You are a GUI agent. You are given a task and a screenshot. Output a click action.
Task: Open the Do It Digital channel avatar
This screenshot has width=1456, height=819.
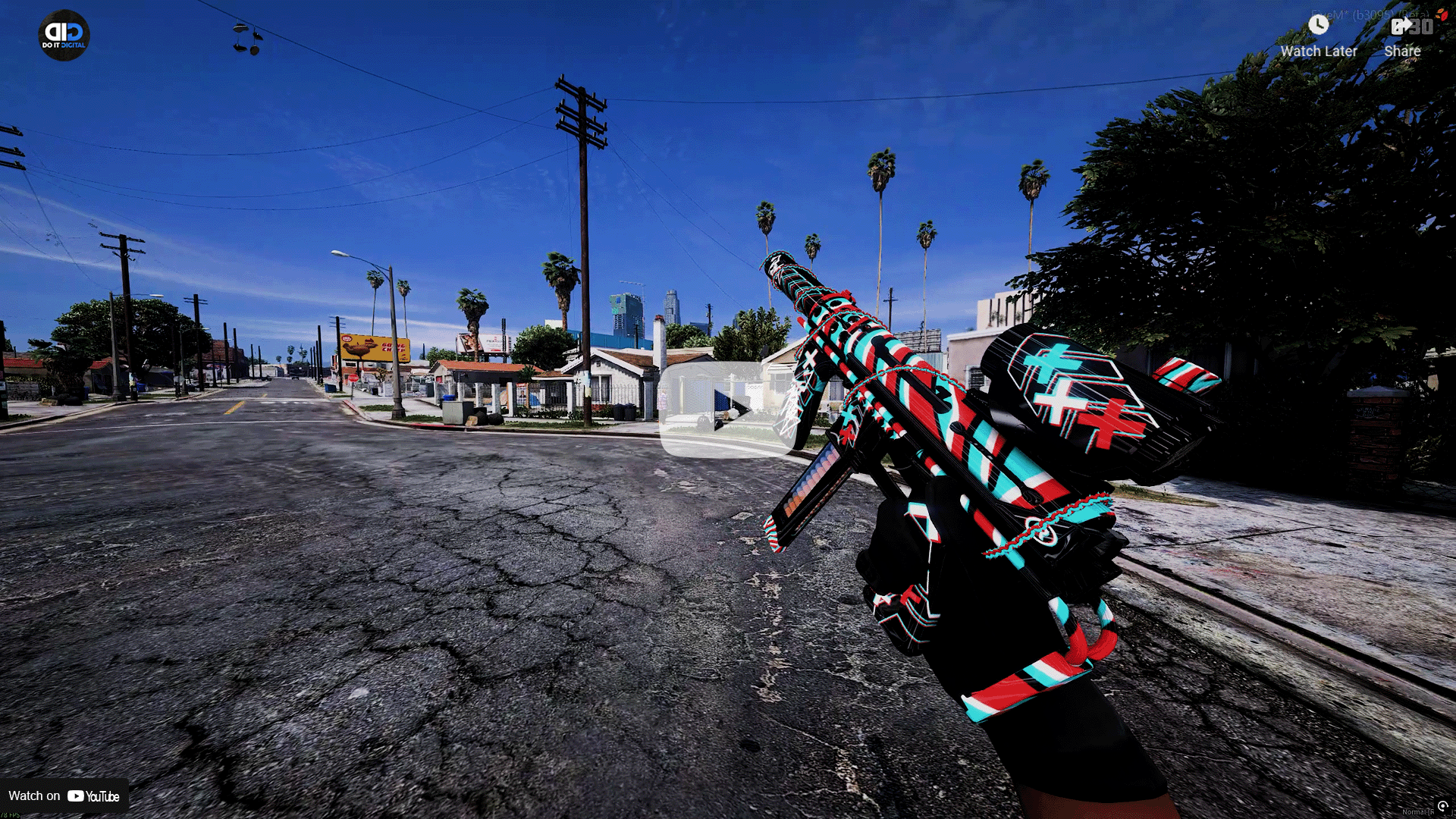tap(63, 34)
